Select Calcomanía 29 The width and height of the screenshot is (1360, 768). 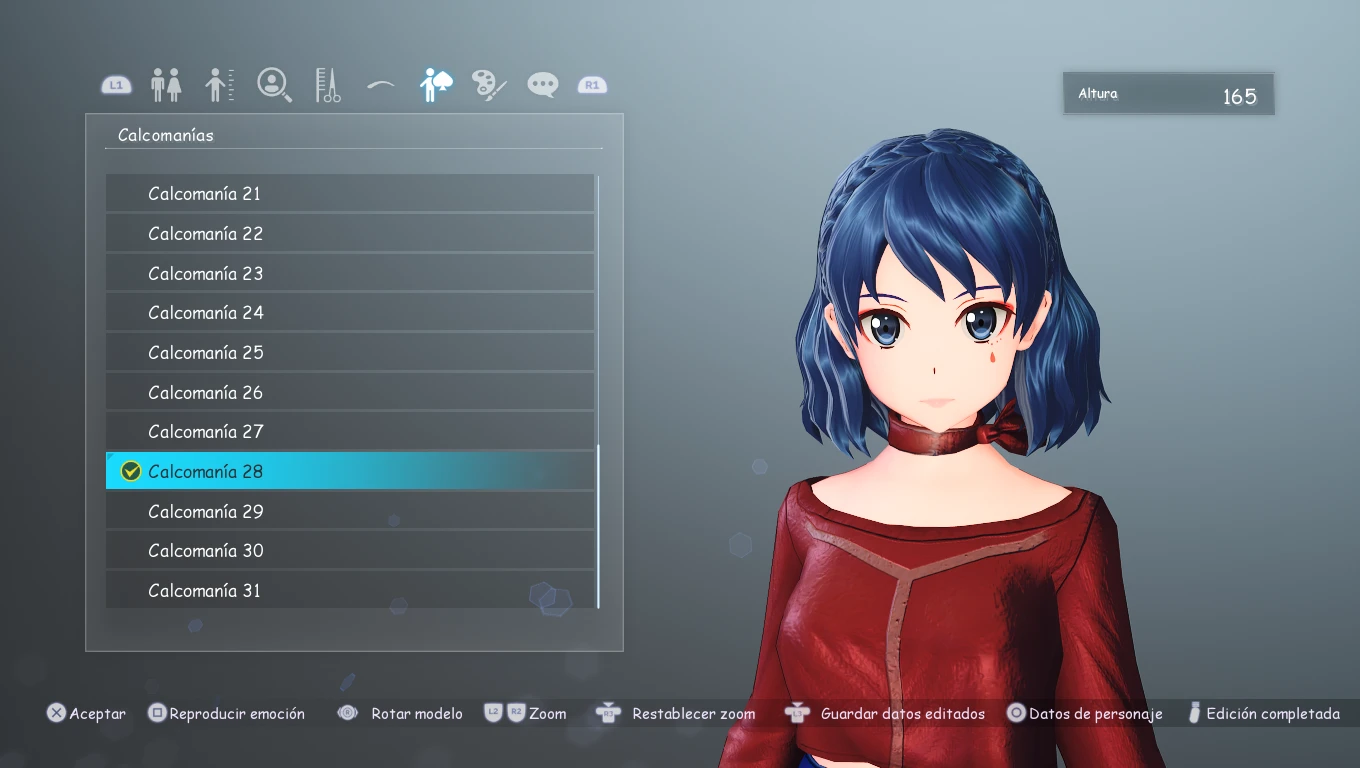tap(350, 511)
